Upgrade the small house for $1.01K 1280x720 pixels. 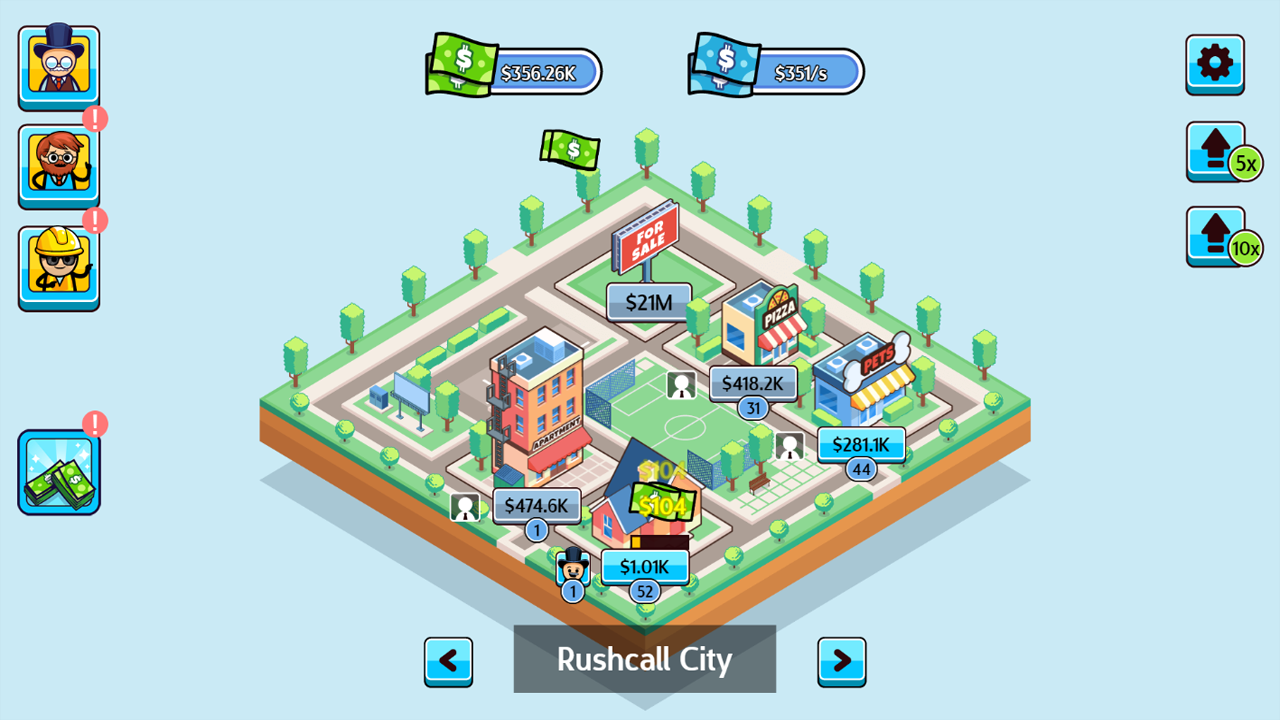tap(645, 566)
